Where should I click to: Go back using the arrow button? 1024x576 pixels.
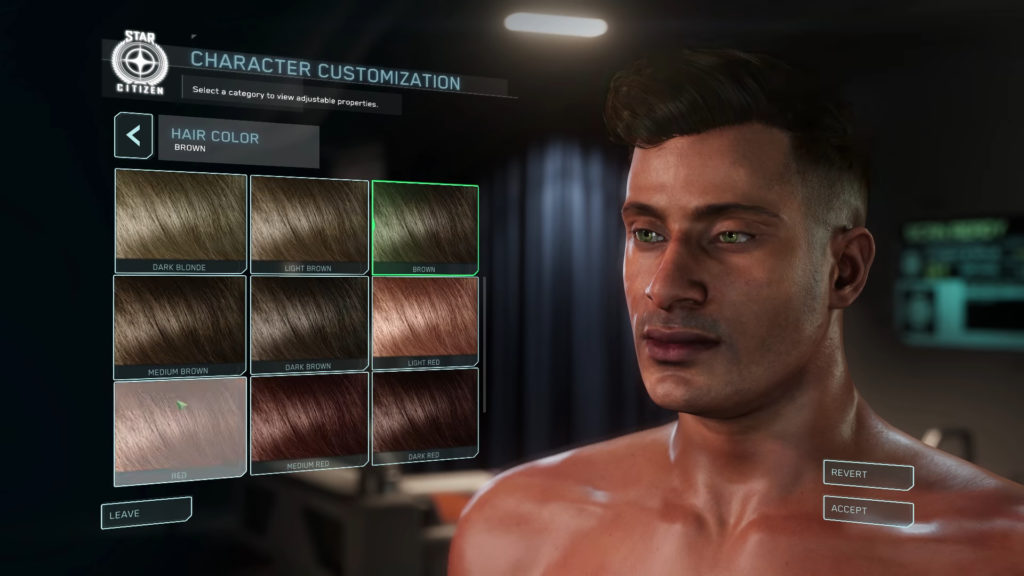coord(133,136)
